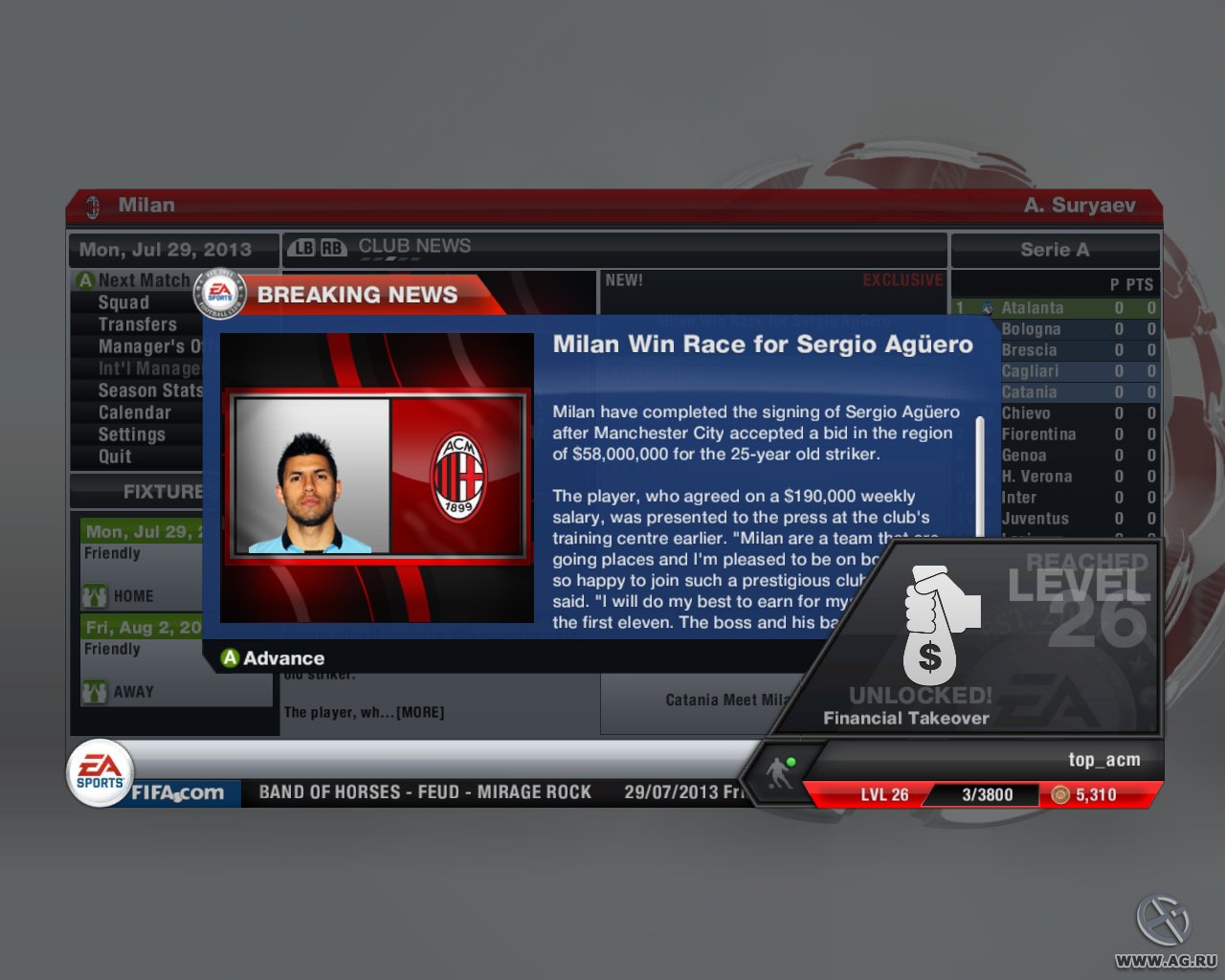Switch to the CLUB NEWS tab

(413, 246)
